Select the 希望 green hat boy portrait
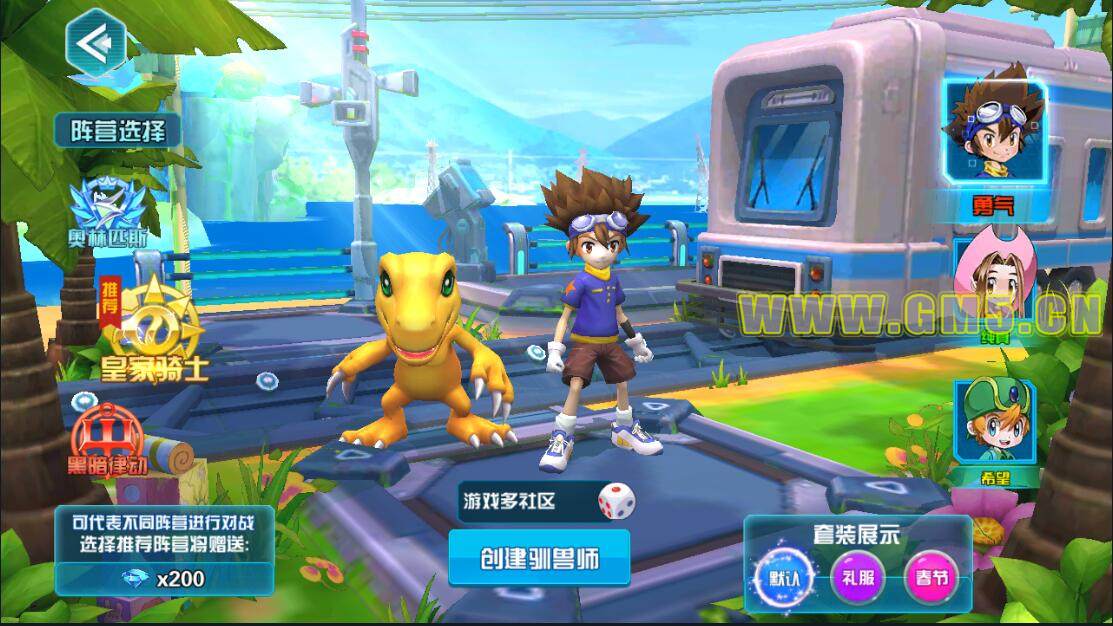 pyautogui.click(x=995, y=425)
